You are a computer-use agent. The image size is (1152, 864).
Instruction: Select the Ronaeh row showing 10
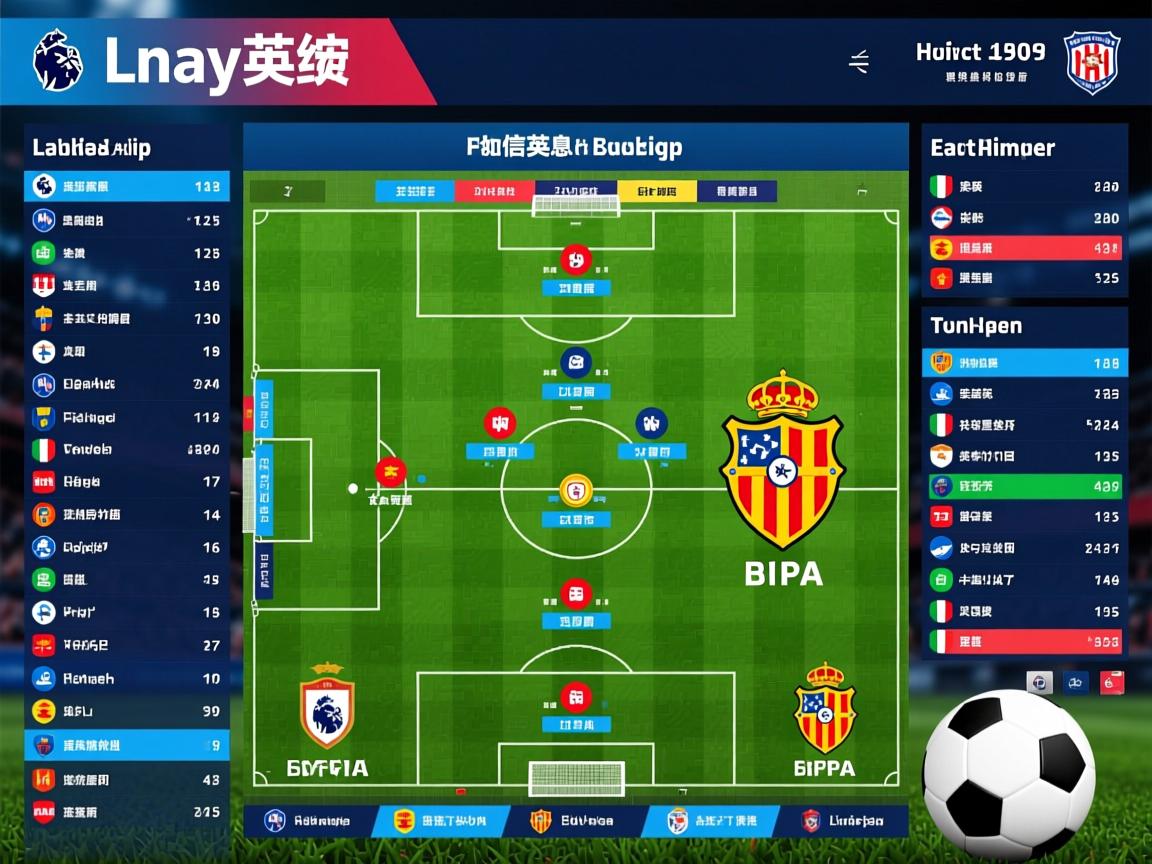[x=127, y=678]
